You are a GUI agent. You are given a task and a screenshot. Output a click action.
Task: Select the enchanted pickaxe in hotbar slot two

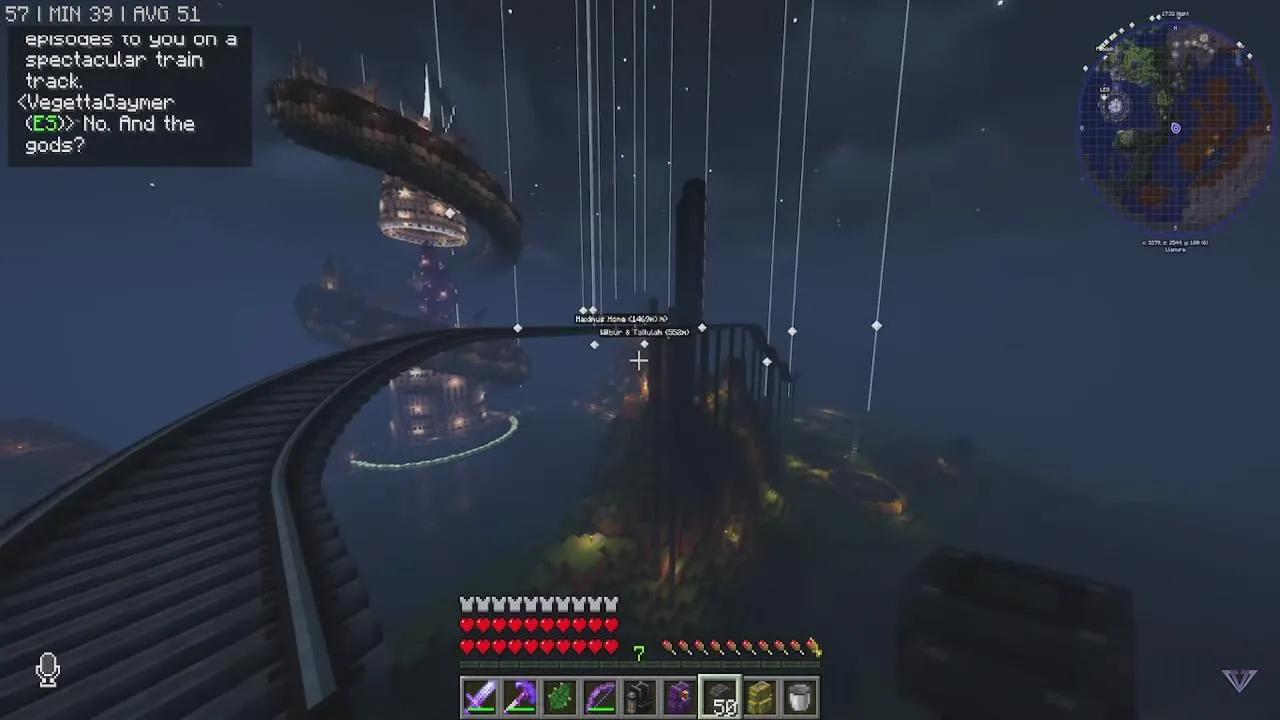519,697
